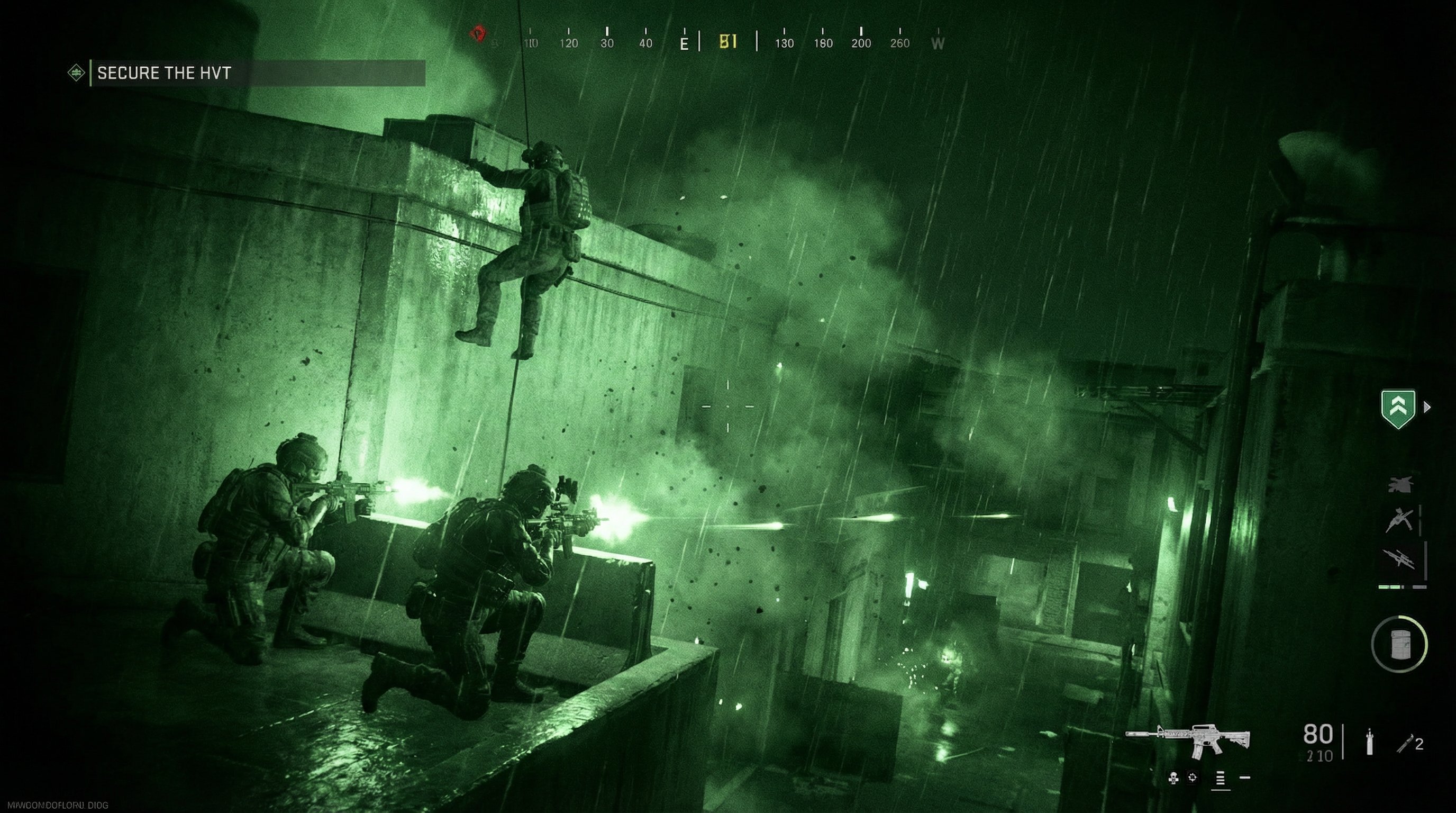Choose the top greyed-out killstreak icon
This screenshot has height=813, width=1456.
point(1400,484)
